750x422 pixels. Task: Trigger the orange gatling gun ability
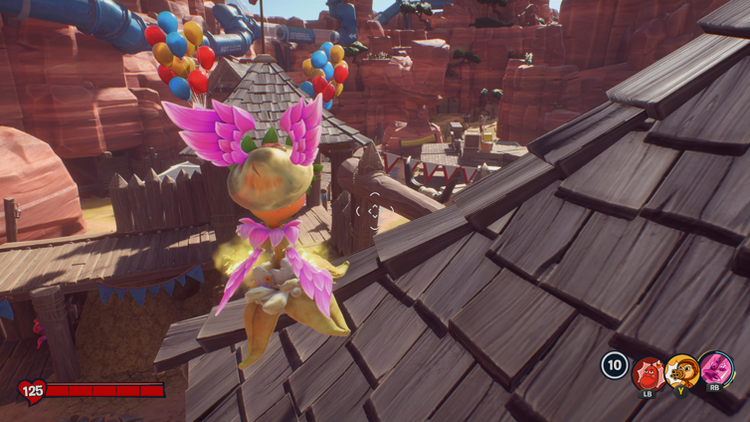pyautogui.click(x=682, y=371)
